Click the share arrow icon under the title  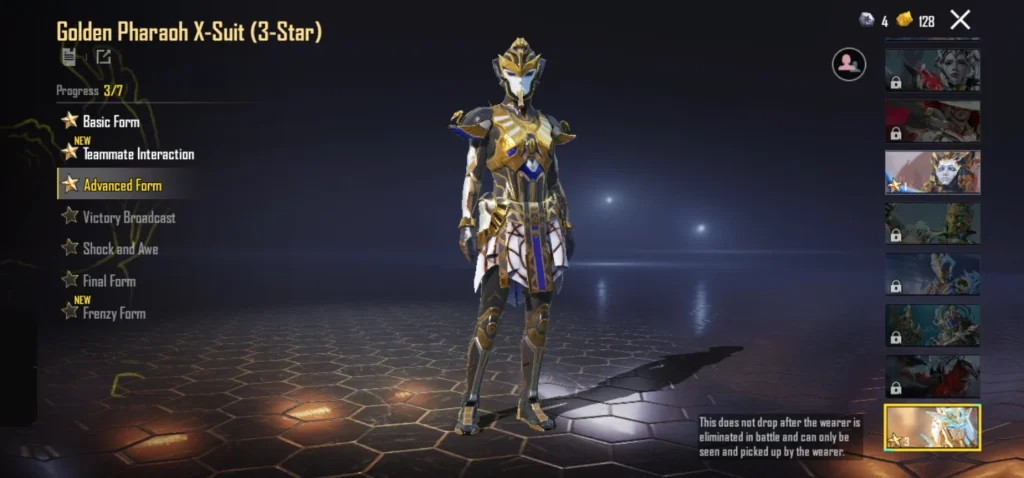(104, 57)
